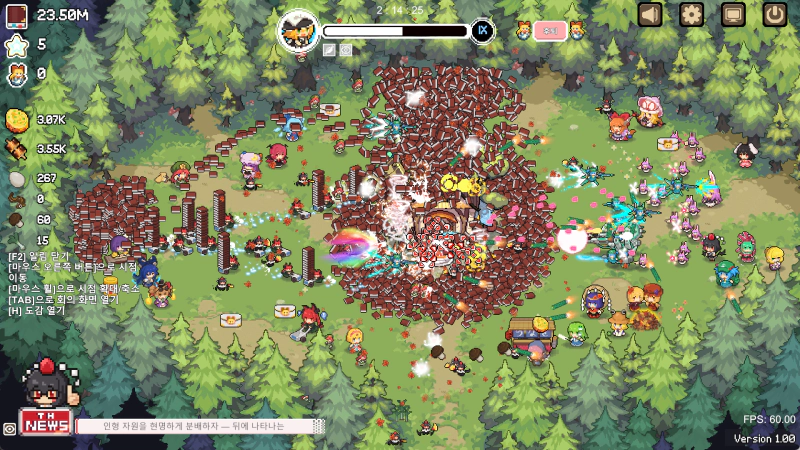Click the red book currency icon
Screen dimensions: 800x450
coord(17,15)
